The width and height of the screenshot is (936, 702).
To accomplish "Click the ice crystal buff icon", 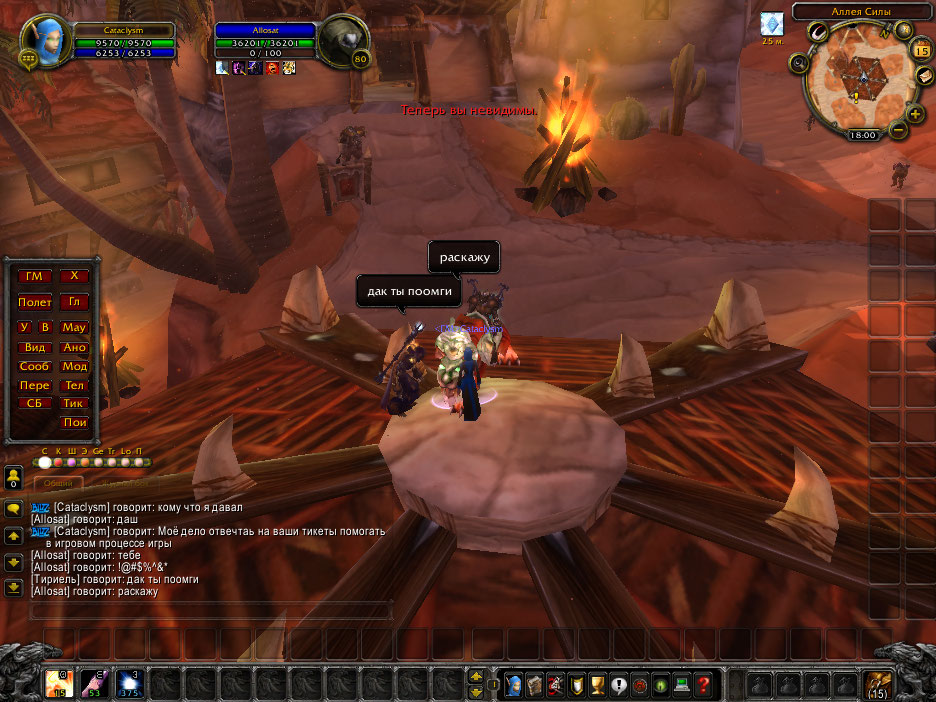I will pyautogui.click(x=771, y=23).
